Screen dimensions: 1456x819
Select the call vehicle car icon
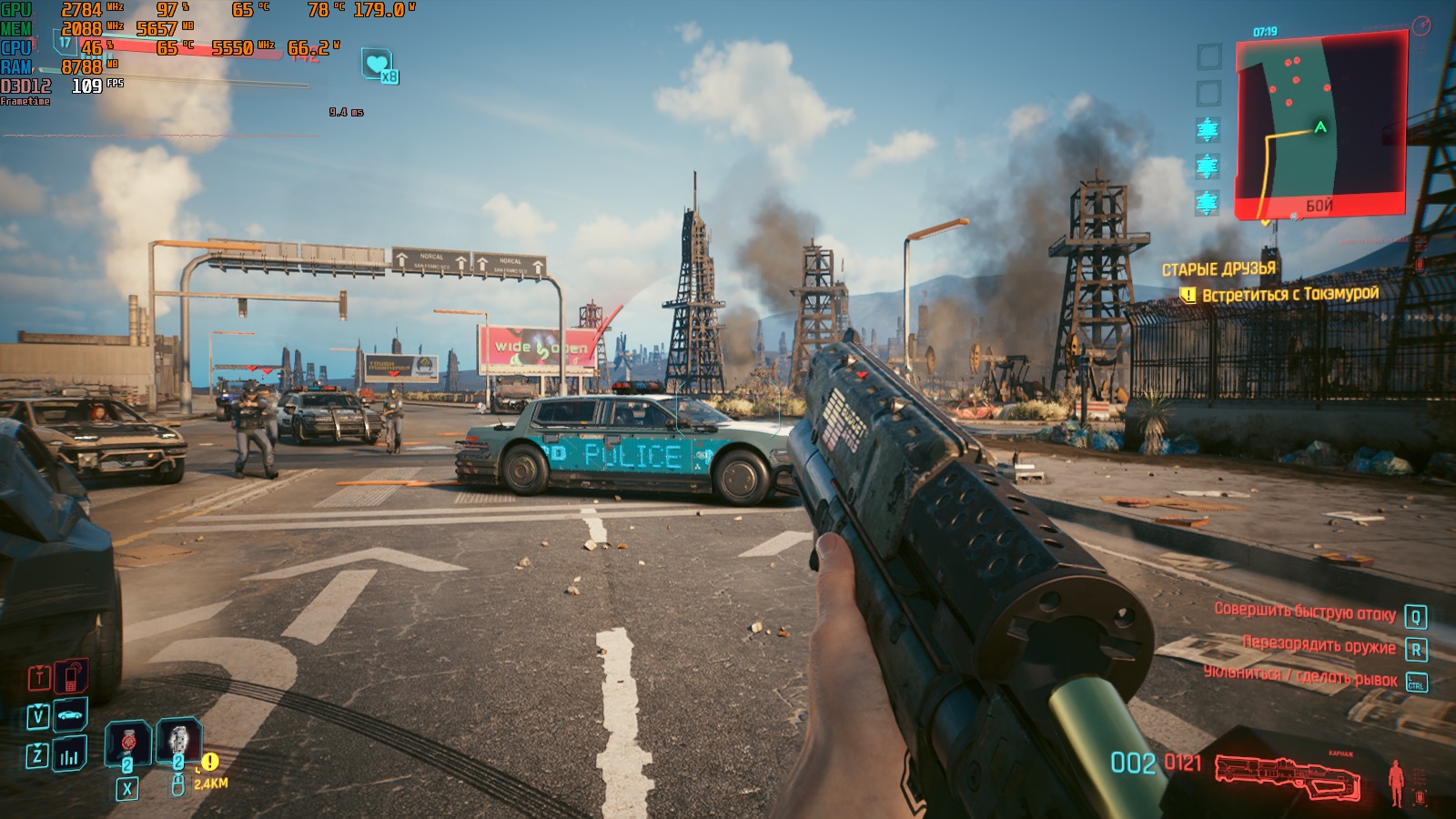(70, 716)
